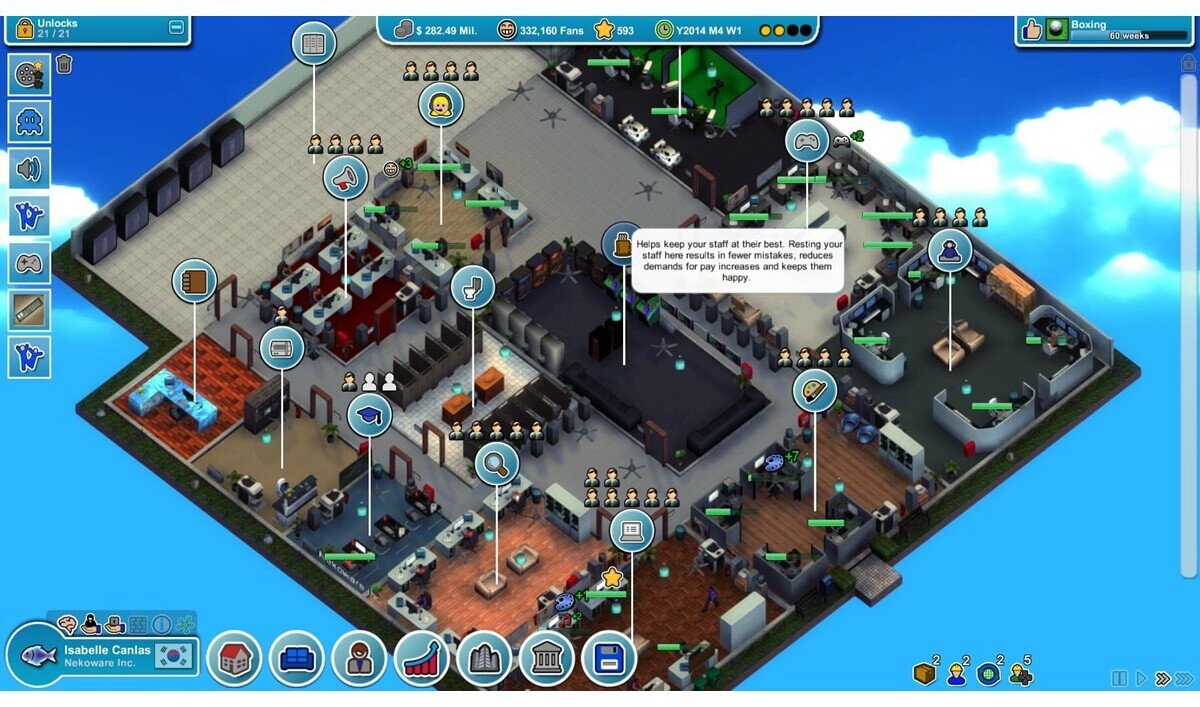This screenshot has height=707, width=1200.
Task: Click the trash can icon
Action: tap(64, 65)
